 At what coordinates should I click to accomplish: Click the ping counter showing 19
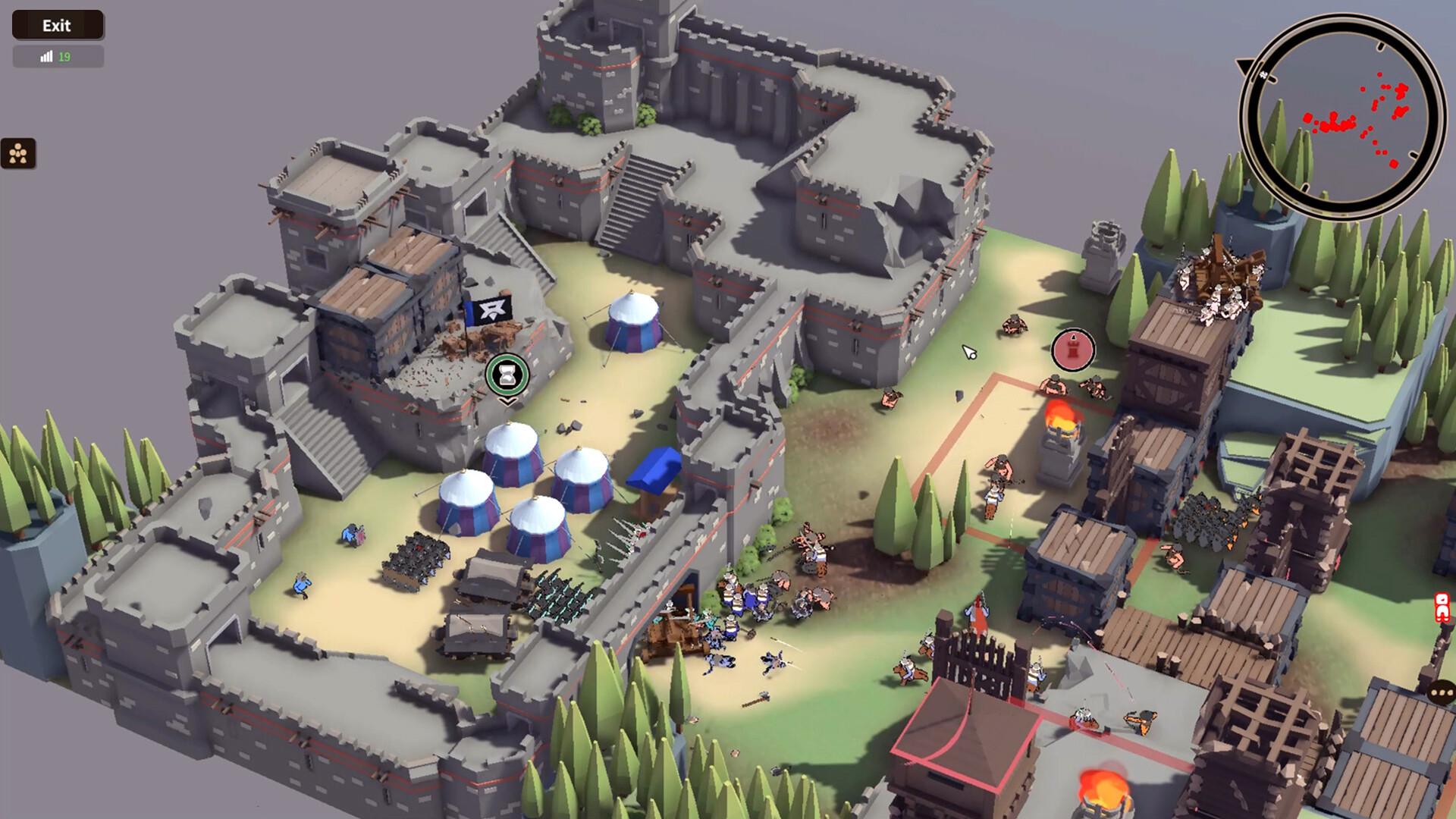point(64,56)
